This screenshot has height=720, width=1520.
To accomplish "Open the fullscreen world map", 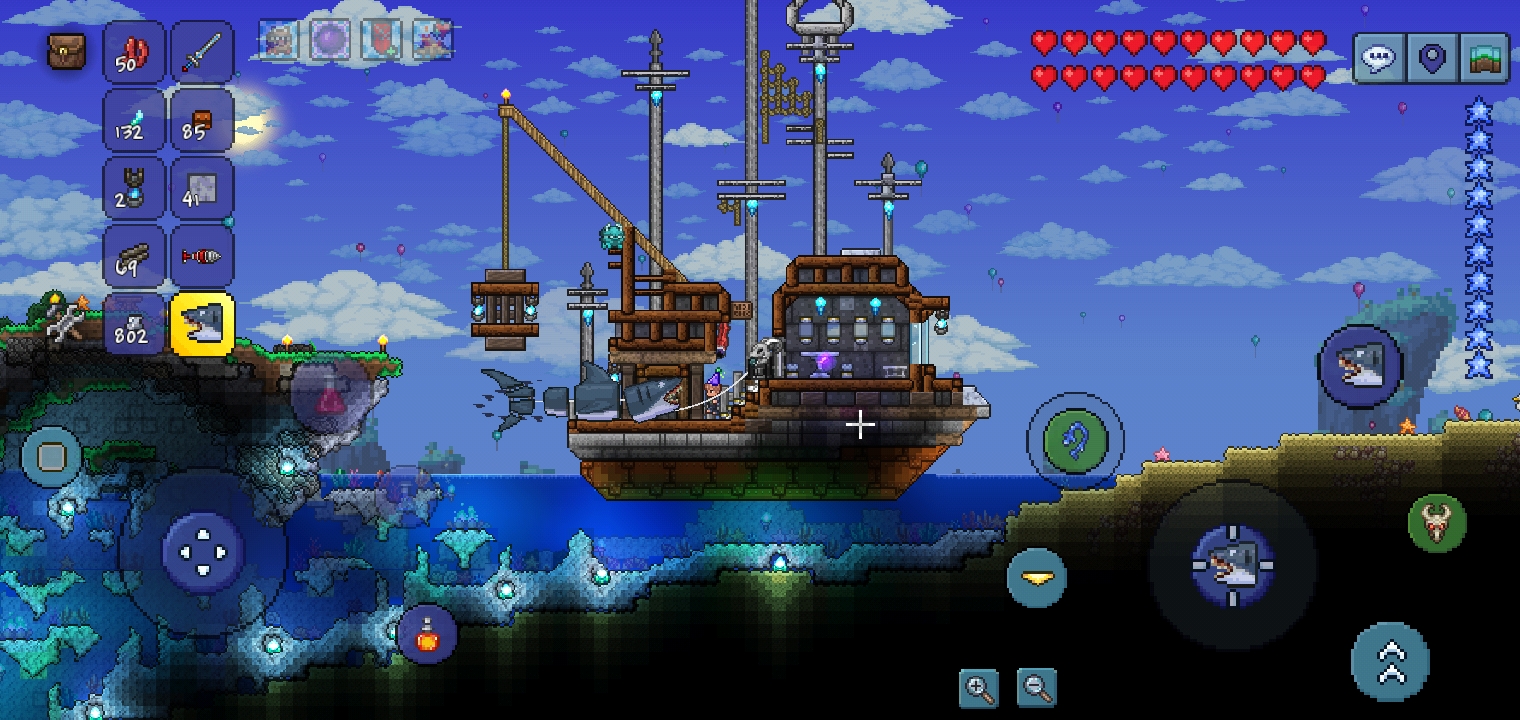I will [1484, 58].
